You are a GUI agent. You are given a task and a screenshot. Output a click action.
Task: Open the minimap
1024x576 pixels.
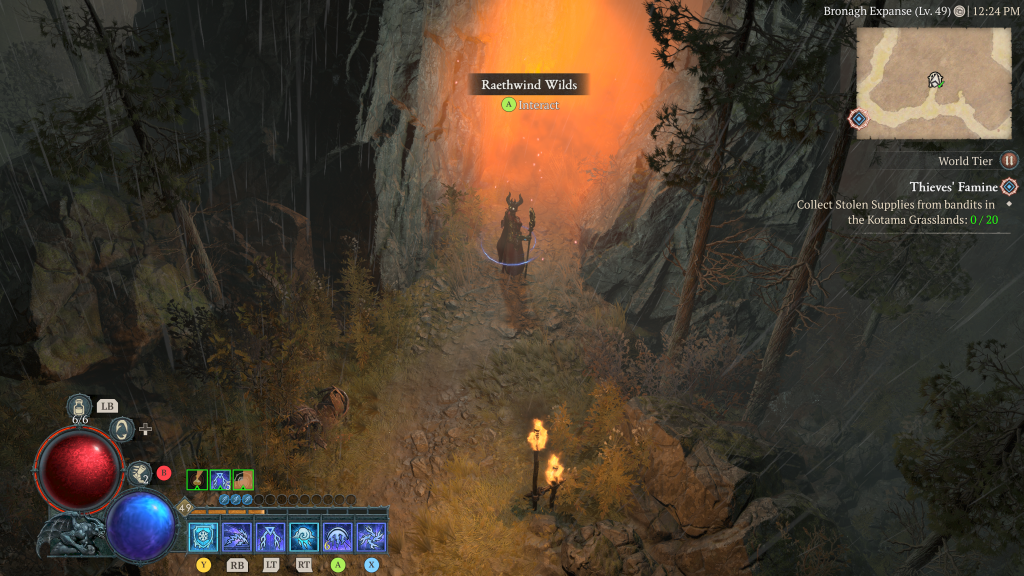[x=933, y=83]
